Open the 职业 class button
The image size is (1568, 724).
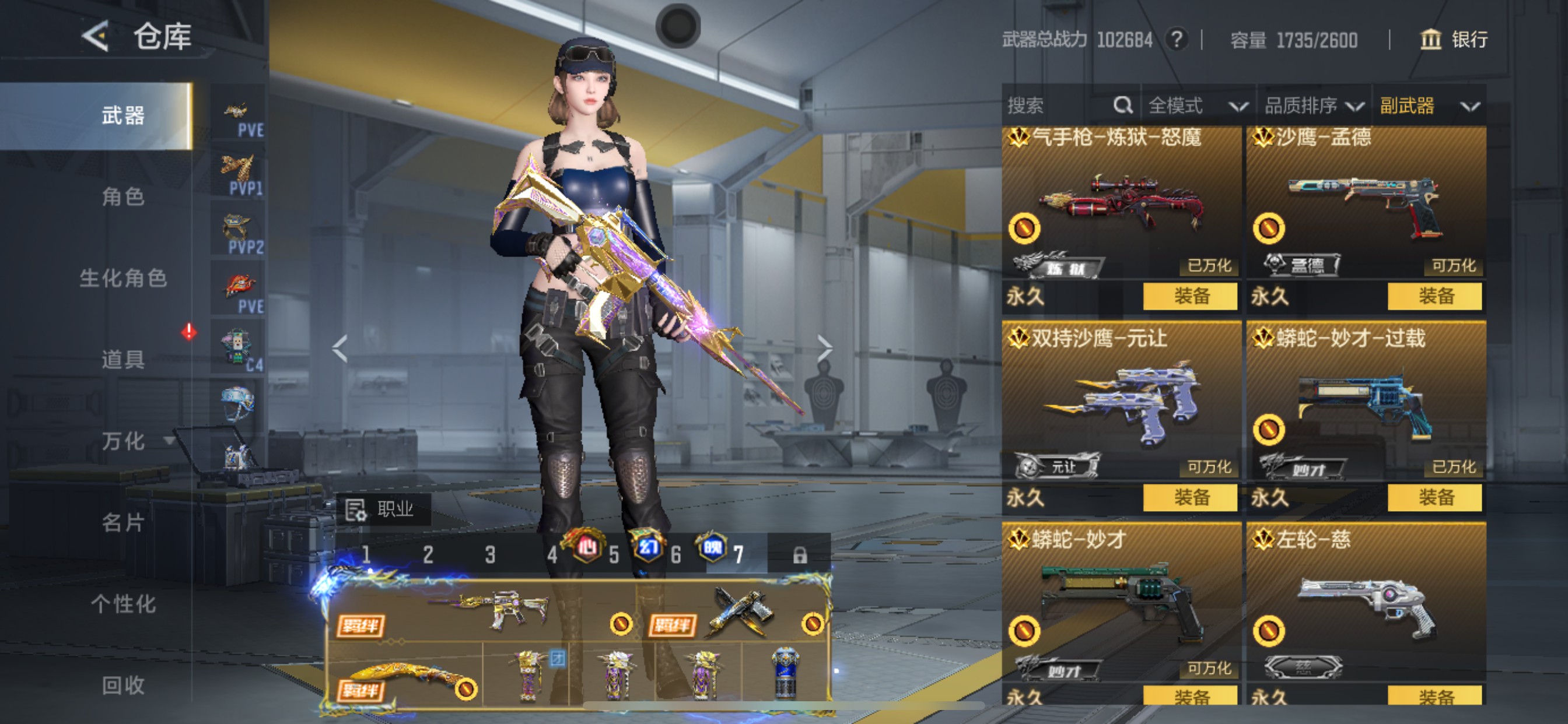click(x=383, y=509)
